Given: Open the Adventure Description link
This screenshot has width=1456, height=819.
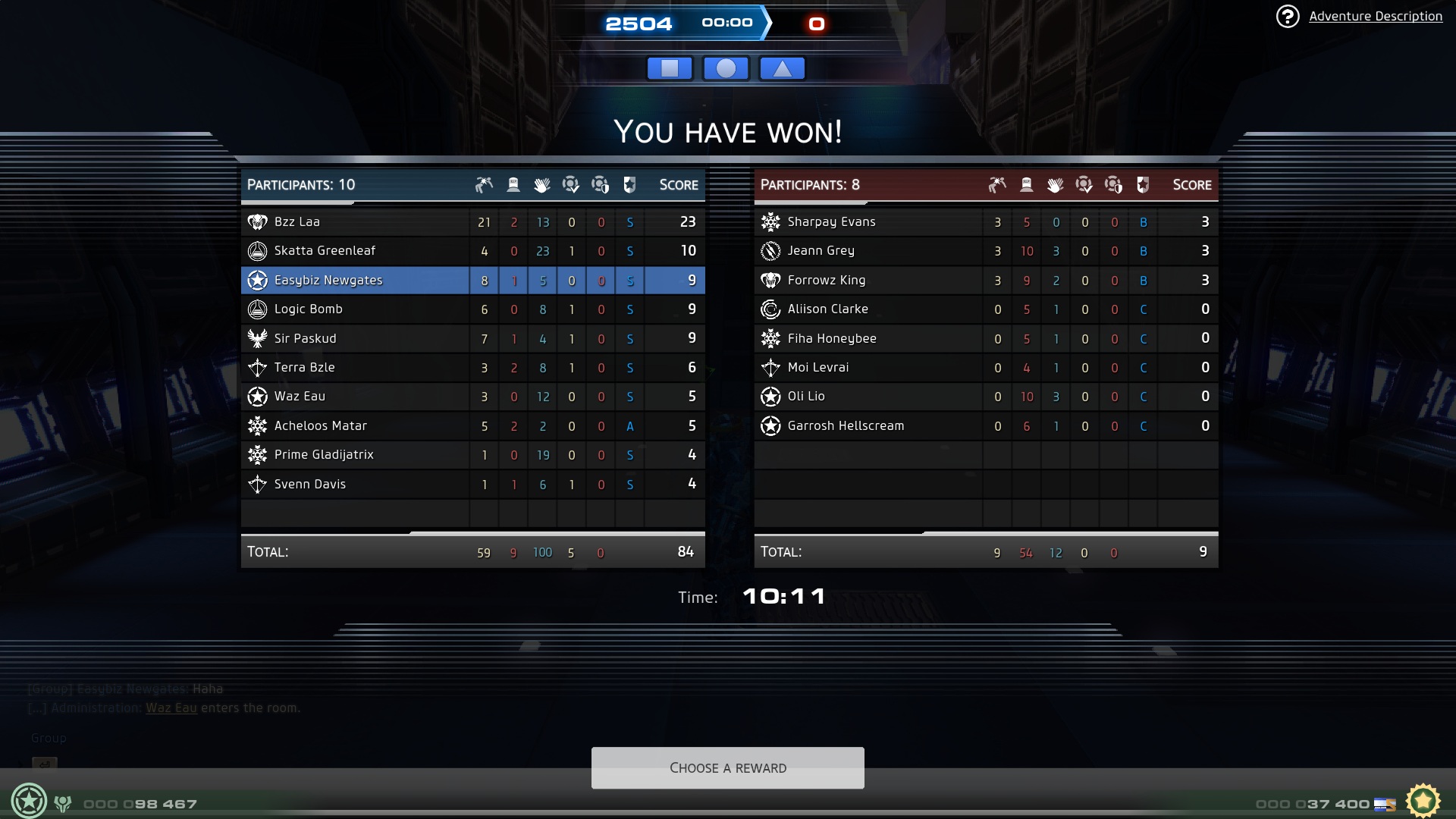Looking at the screenshot, I should pyautogui.click(x=1375, y=16).
